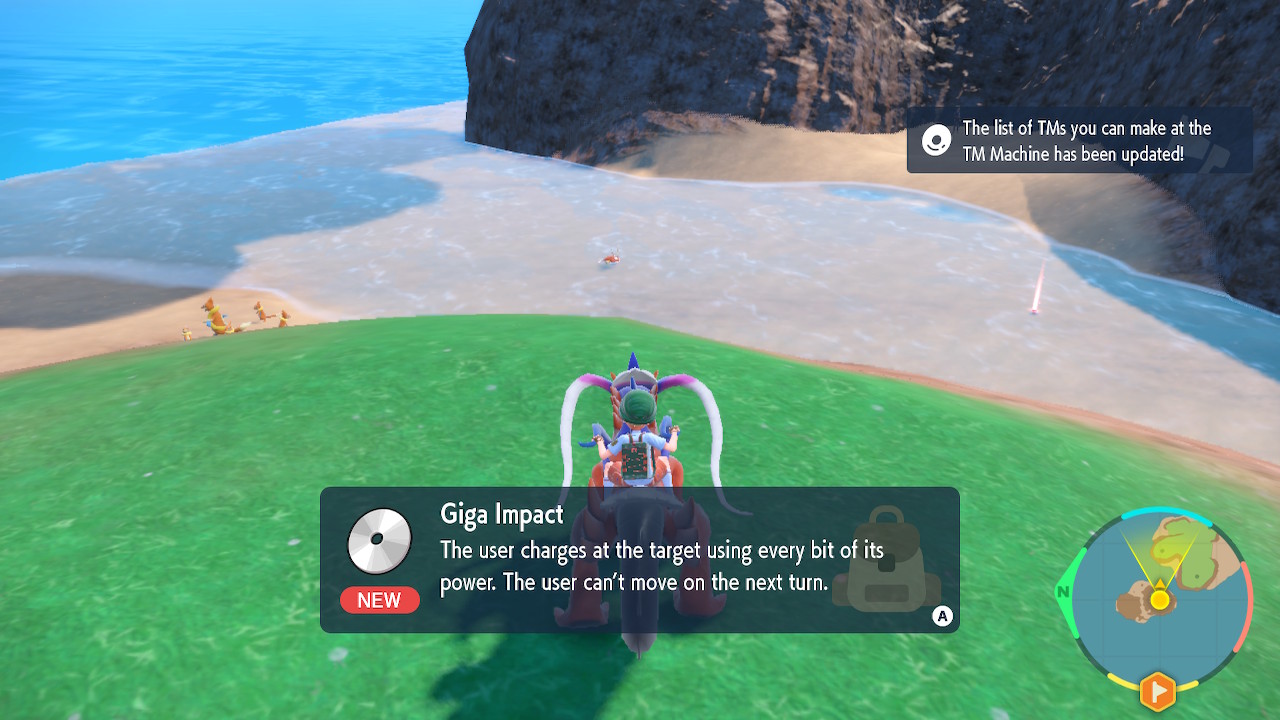Open the TM Machine updated notification
1280x720 pixels.
tap(1079, 141)
